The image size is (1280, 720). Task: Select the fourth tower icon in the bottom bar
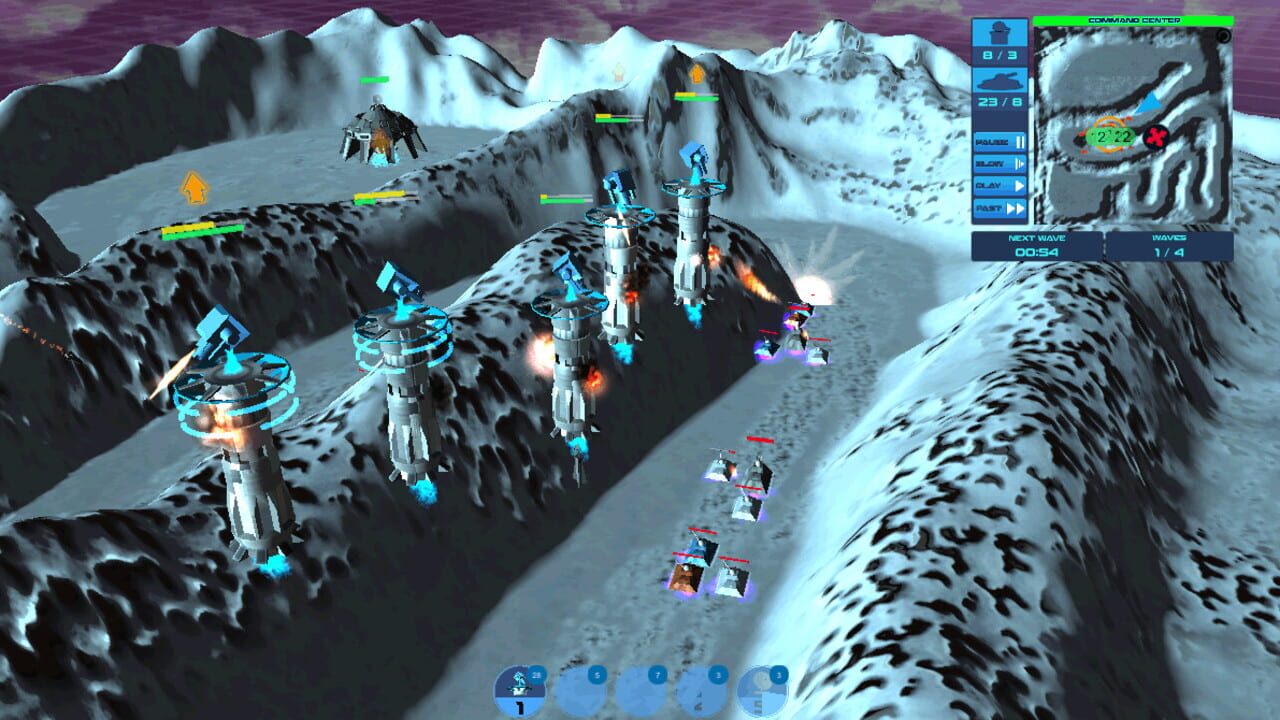pyautogui.click(x=701, y=690)
